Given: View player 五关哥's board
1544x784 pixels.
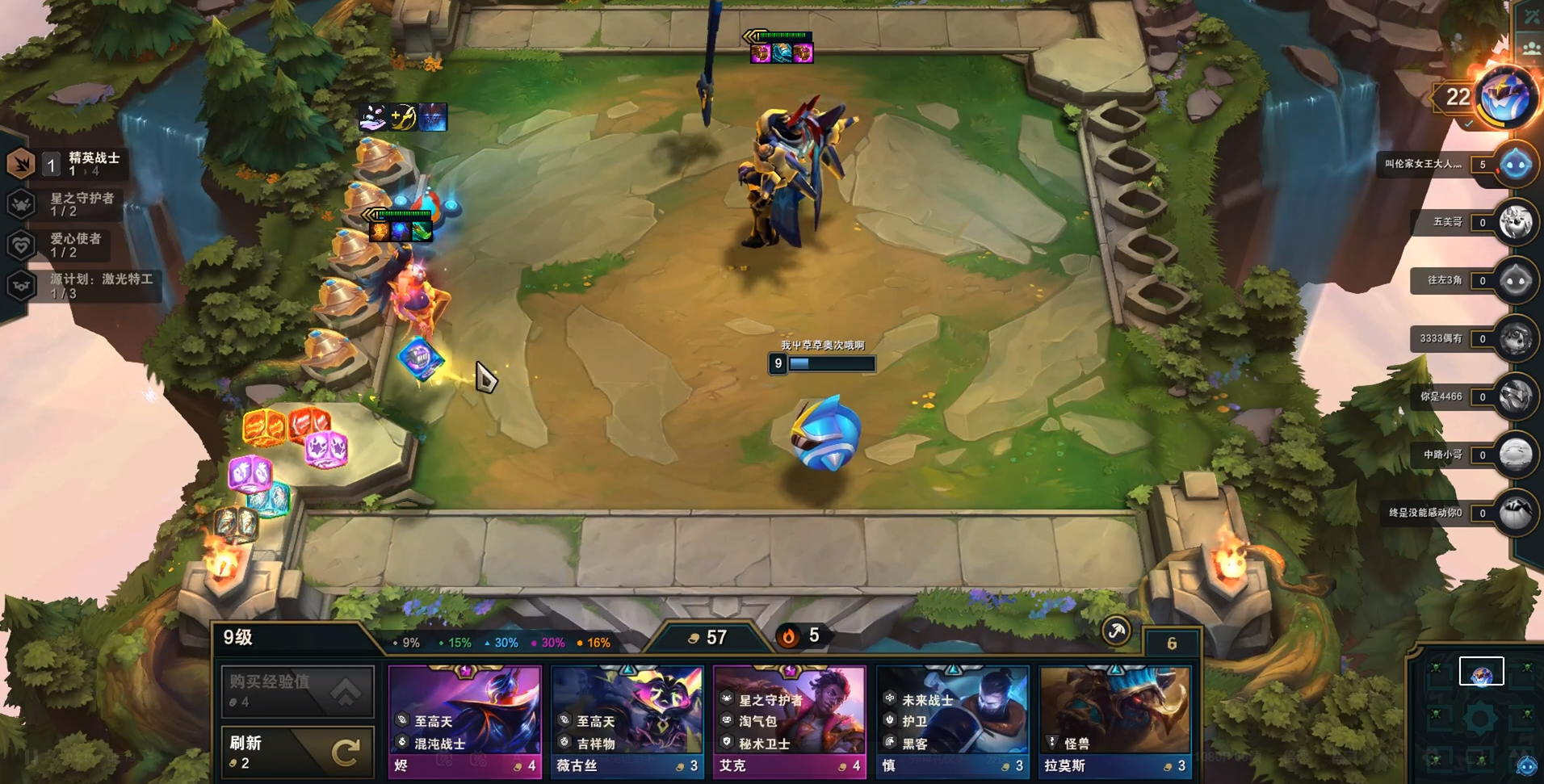Looking at the screenshot, I should click(1515, 222).
